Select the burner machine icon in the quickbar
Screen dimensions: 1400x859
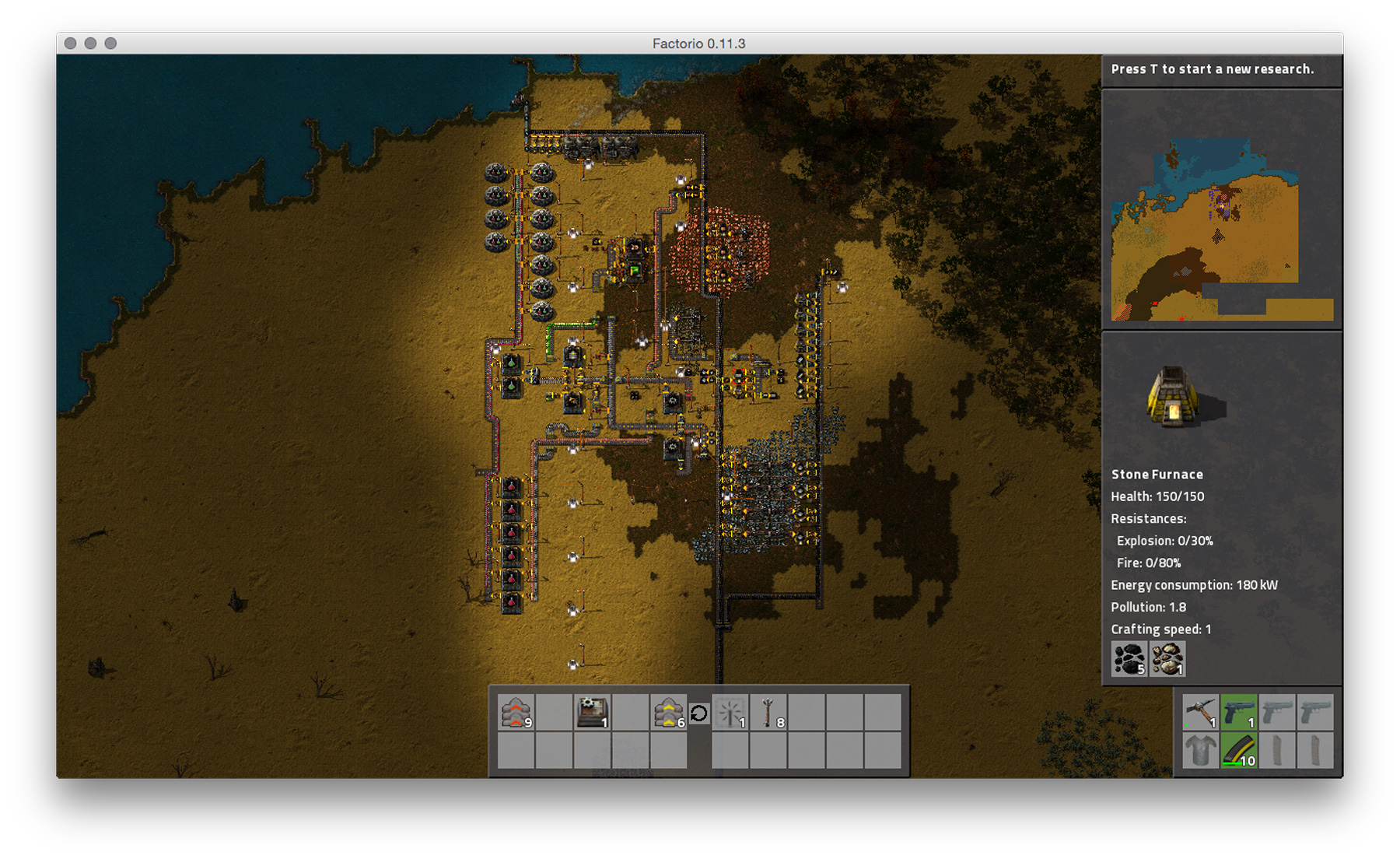click(593, 713)
